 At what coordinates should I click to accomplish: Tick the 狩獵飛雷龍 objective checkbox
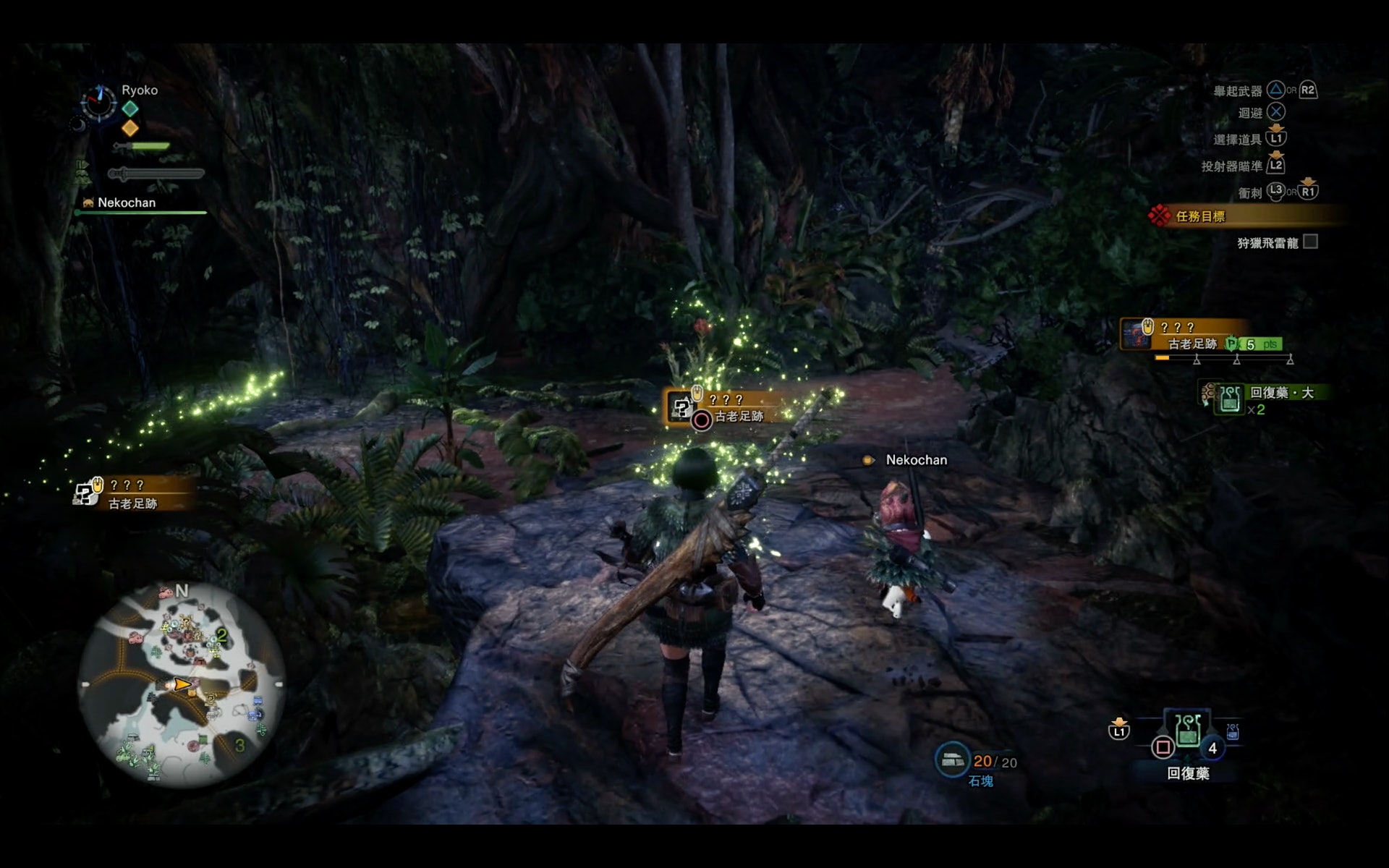coord(1310,242)
